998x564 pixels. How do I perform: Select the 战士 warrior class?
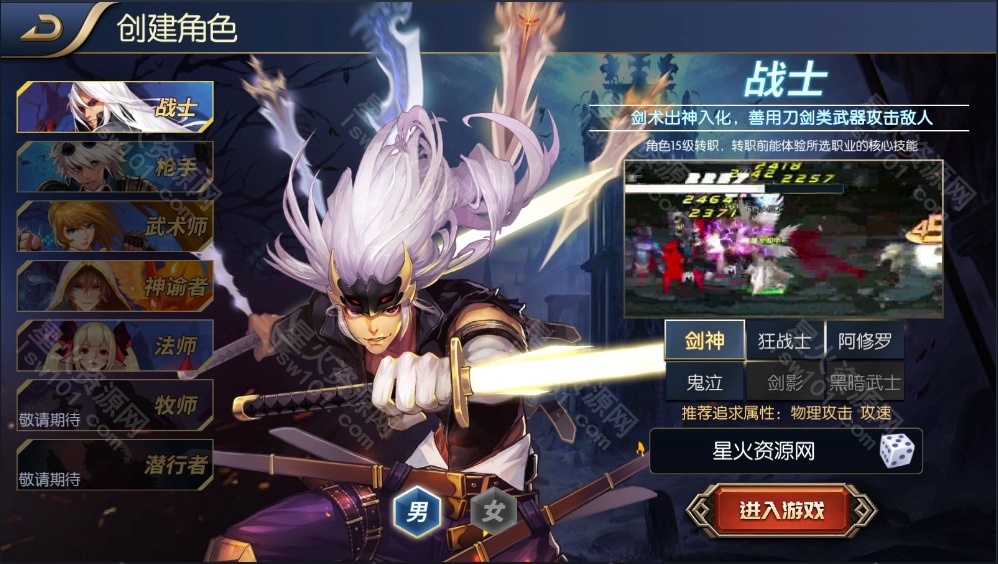[115, 107]
